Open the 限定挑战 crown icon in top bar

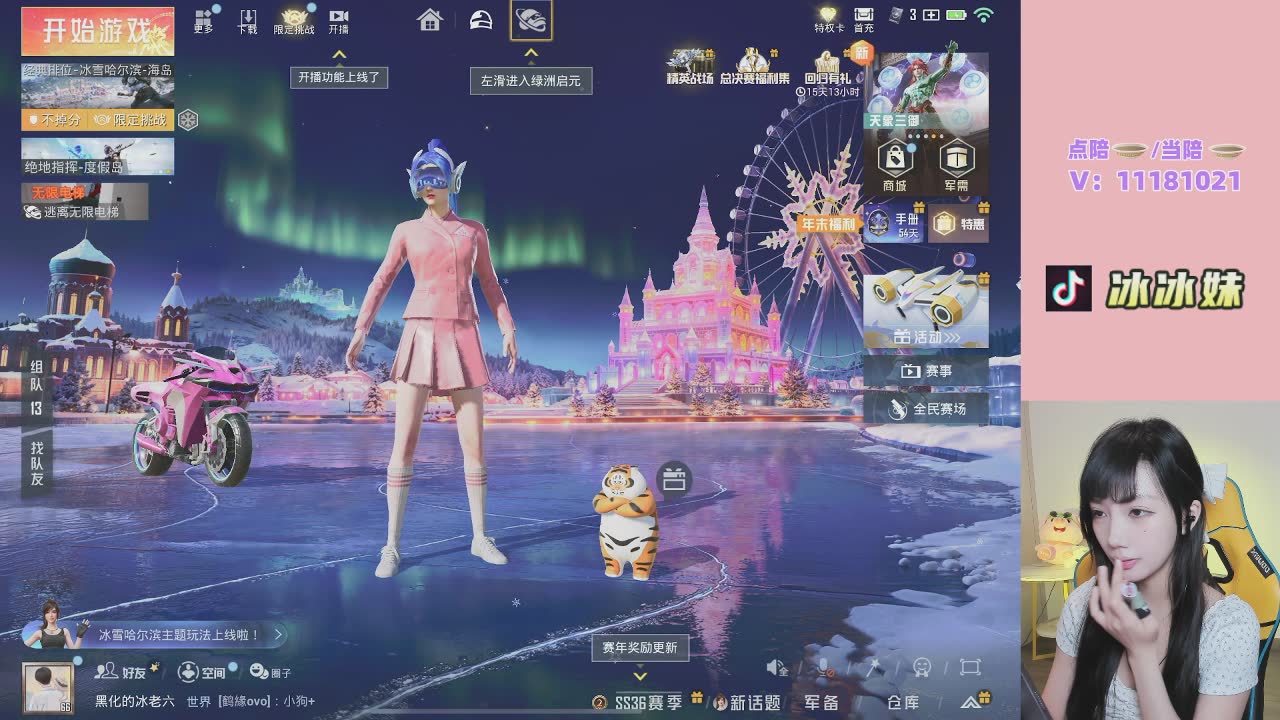[x=294, y=20]
